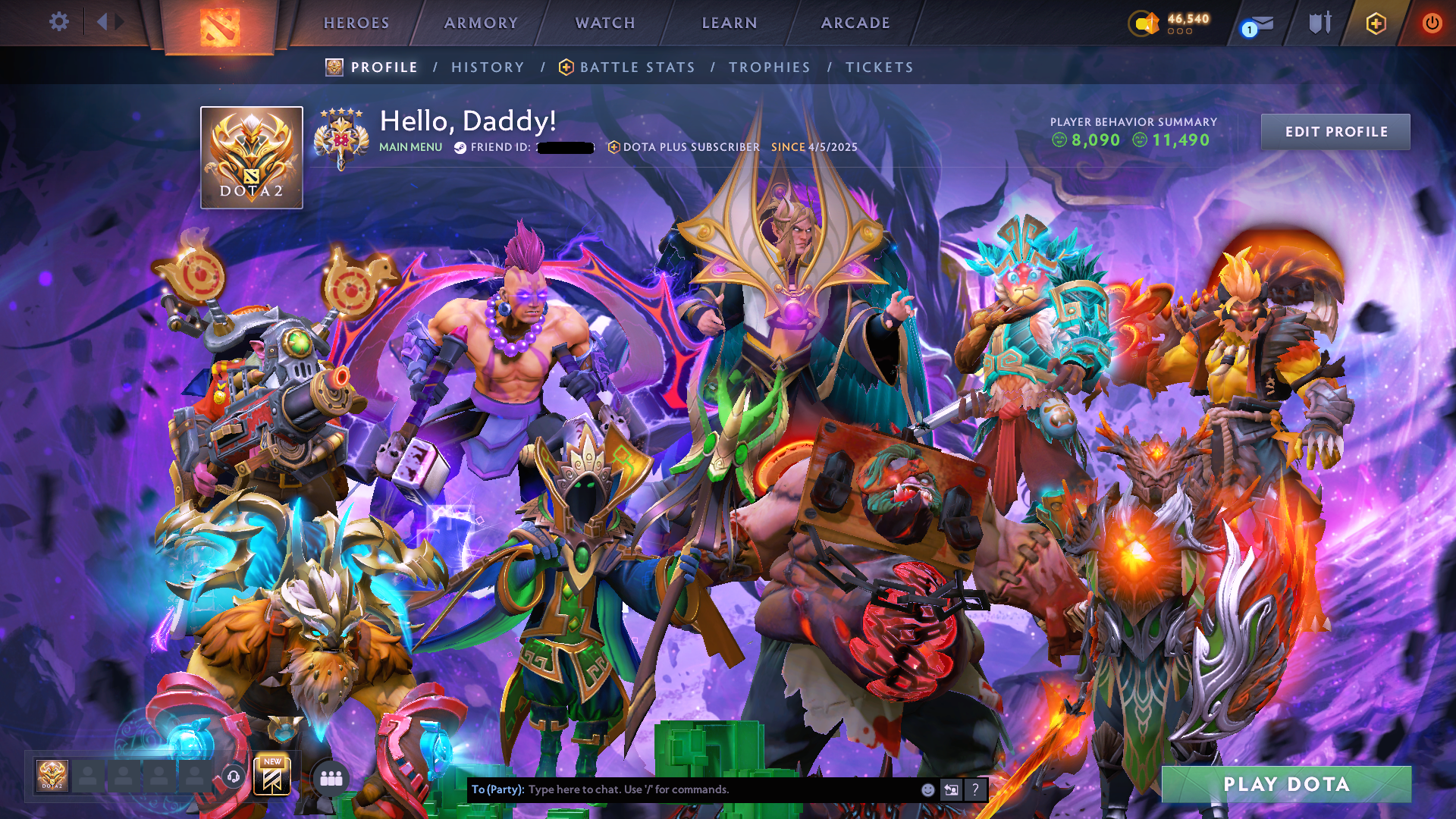The height and width of the screenshot is (819, 1456).
Task: Open the friends list people icon
Action: [x=329, y=777]
